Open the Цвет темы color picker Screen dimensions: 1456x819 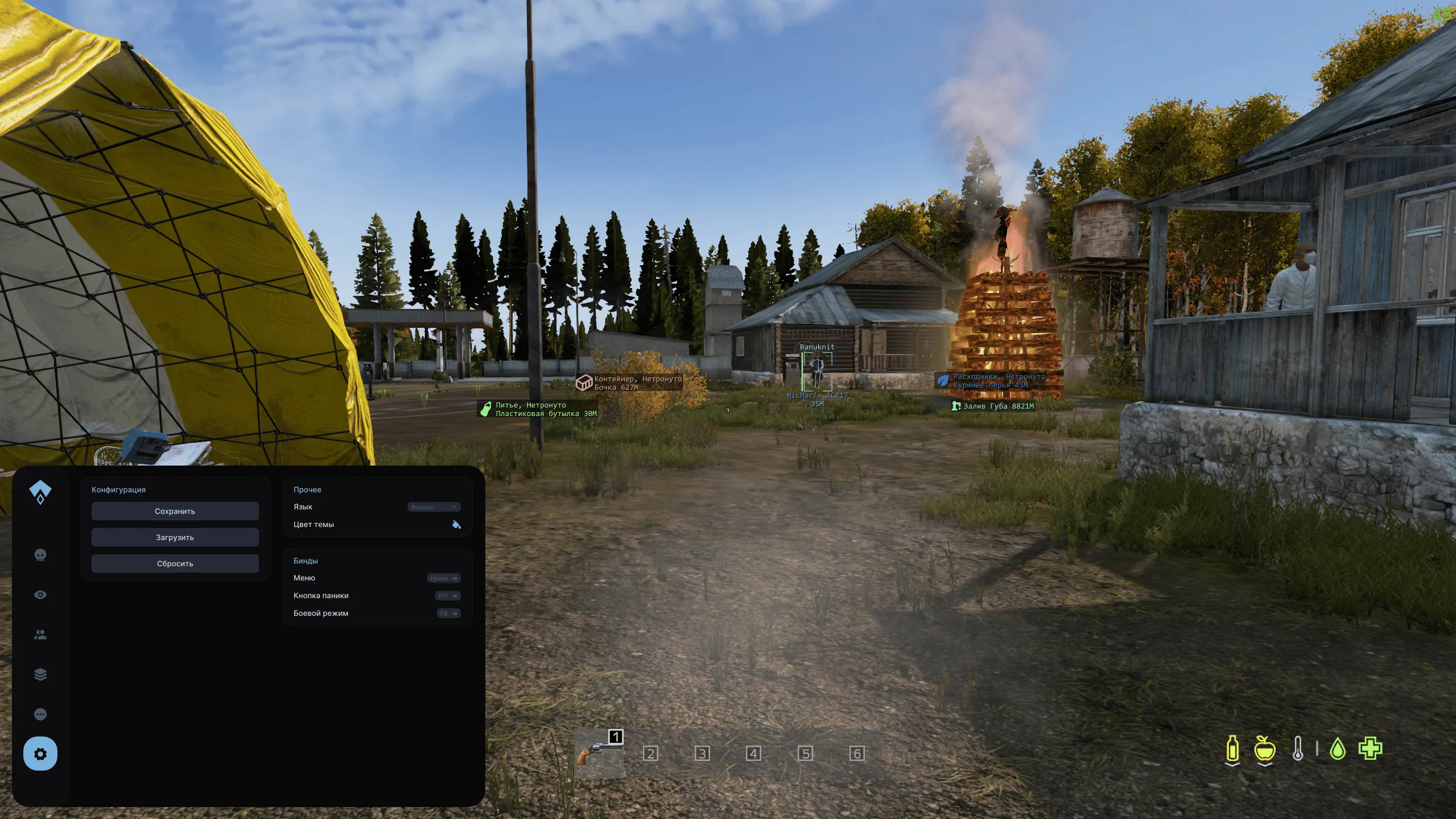click(457, 524)
